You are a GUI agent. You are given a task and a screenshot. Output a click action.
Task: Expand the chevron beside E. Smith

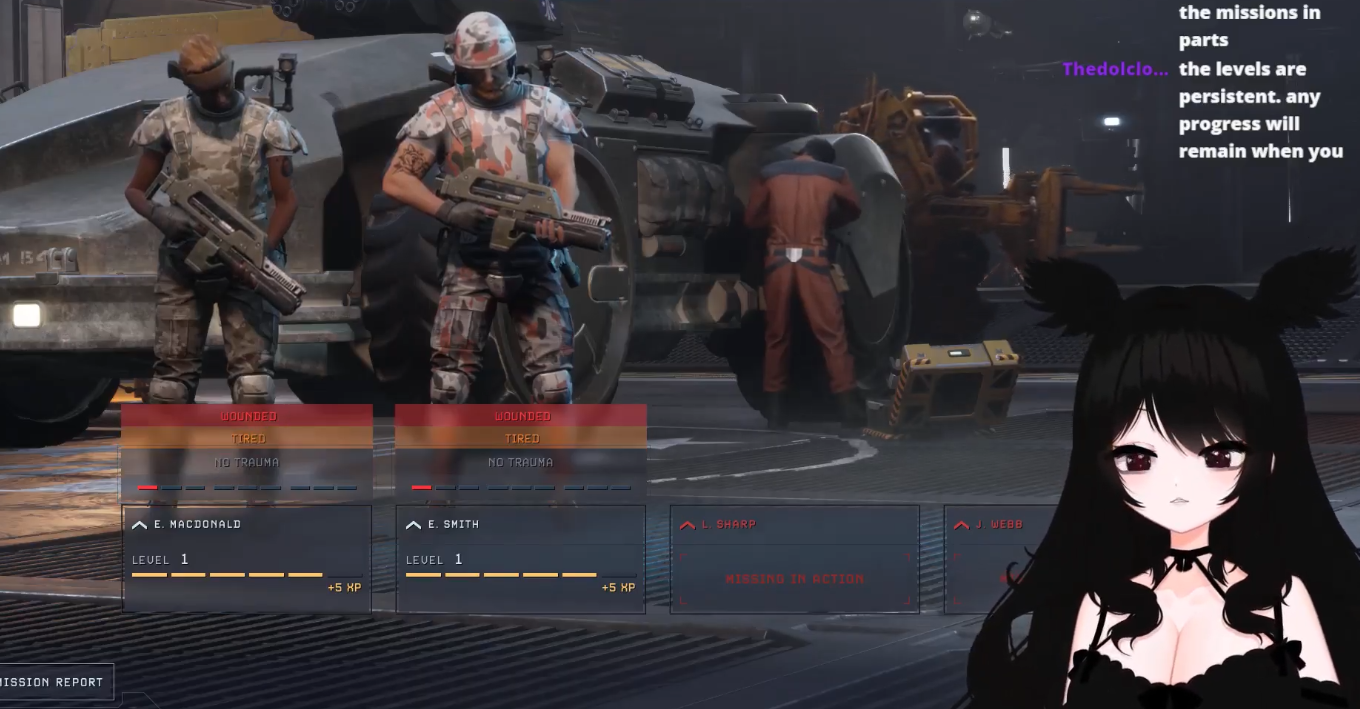point(413,525)
